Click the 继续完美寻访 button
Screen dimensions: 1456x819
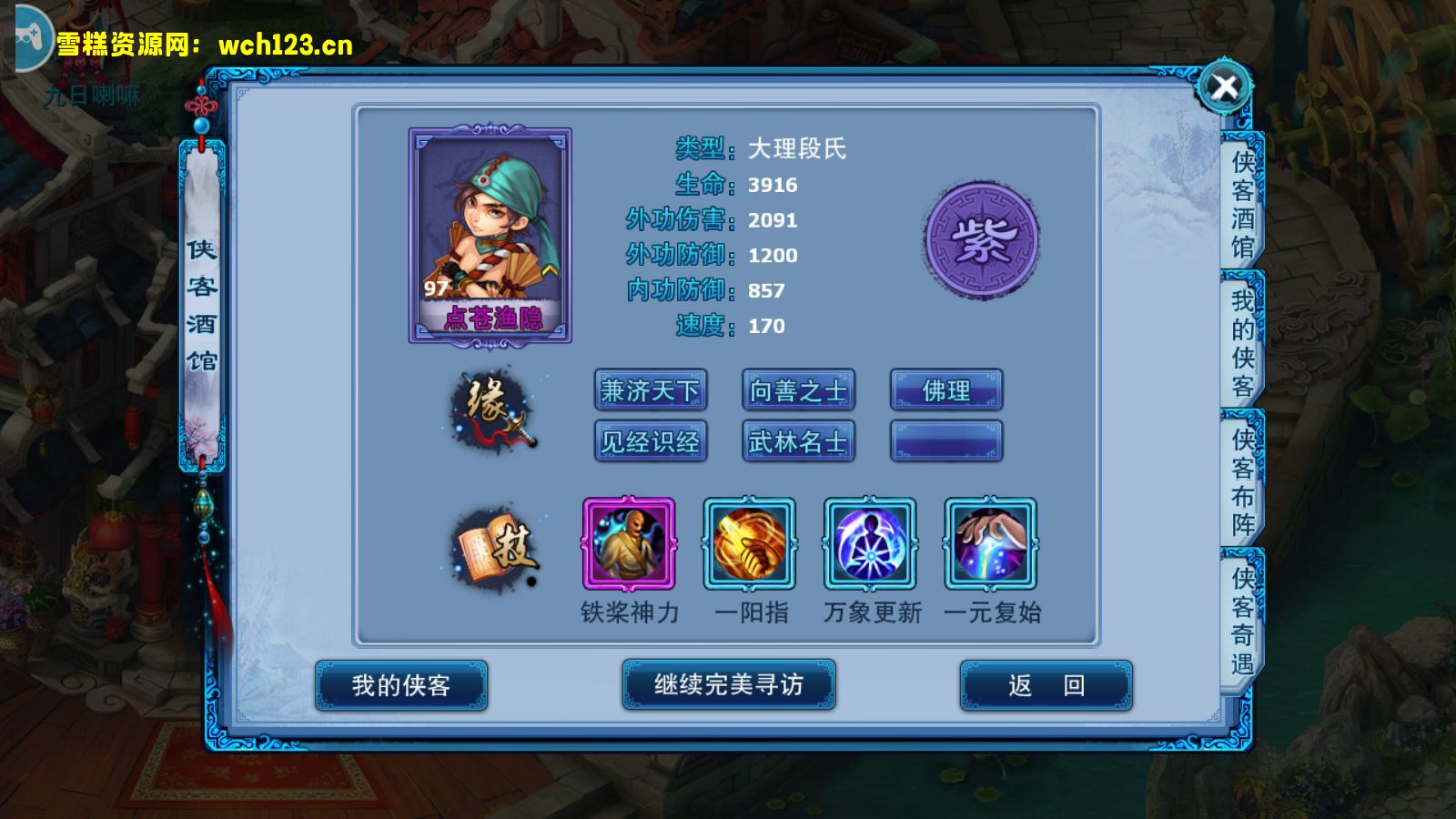728,684
